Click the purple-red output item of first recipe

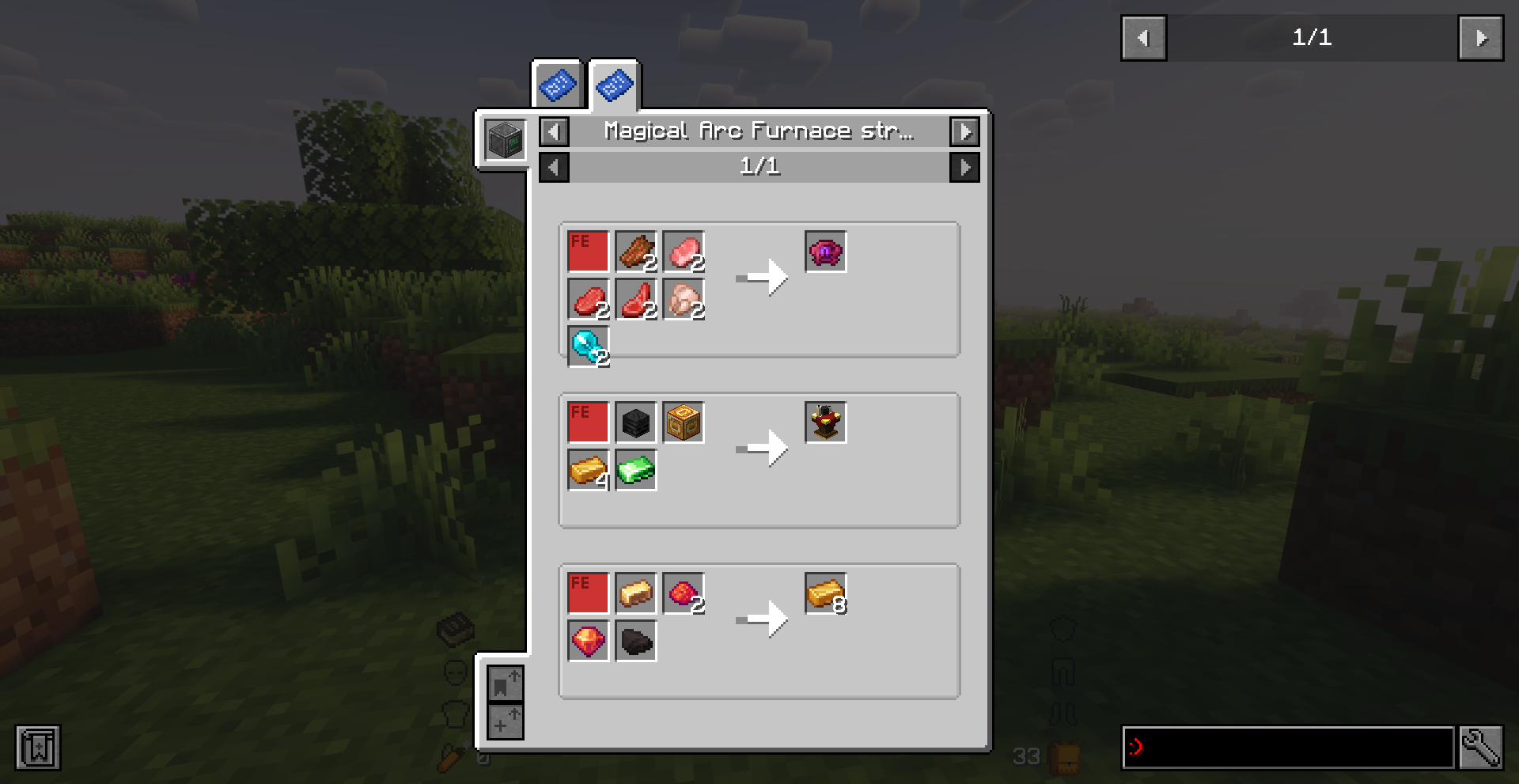coord(825,252)
